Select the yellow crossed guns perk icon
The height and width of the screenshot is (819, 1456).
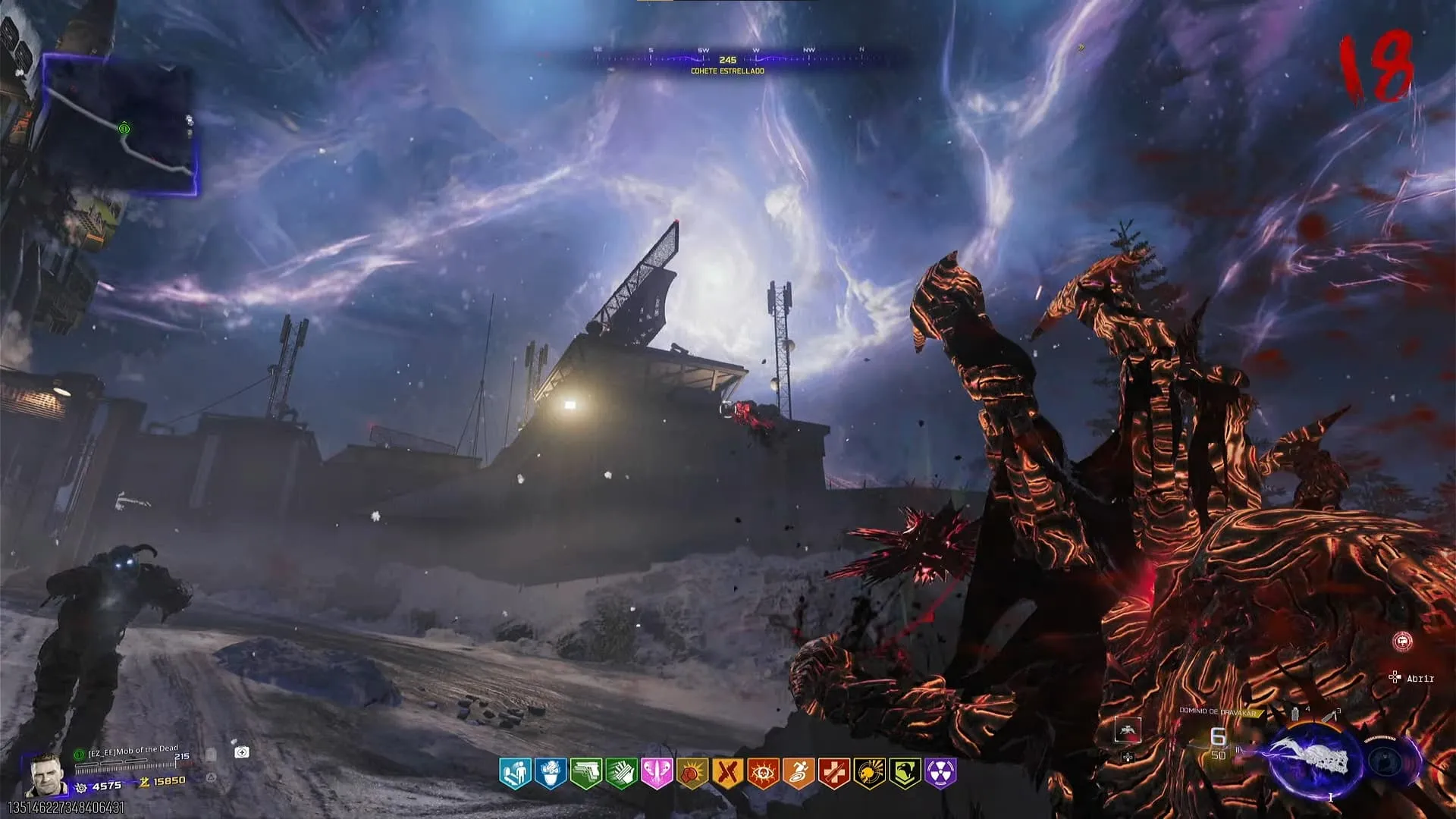(727, 773)
